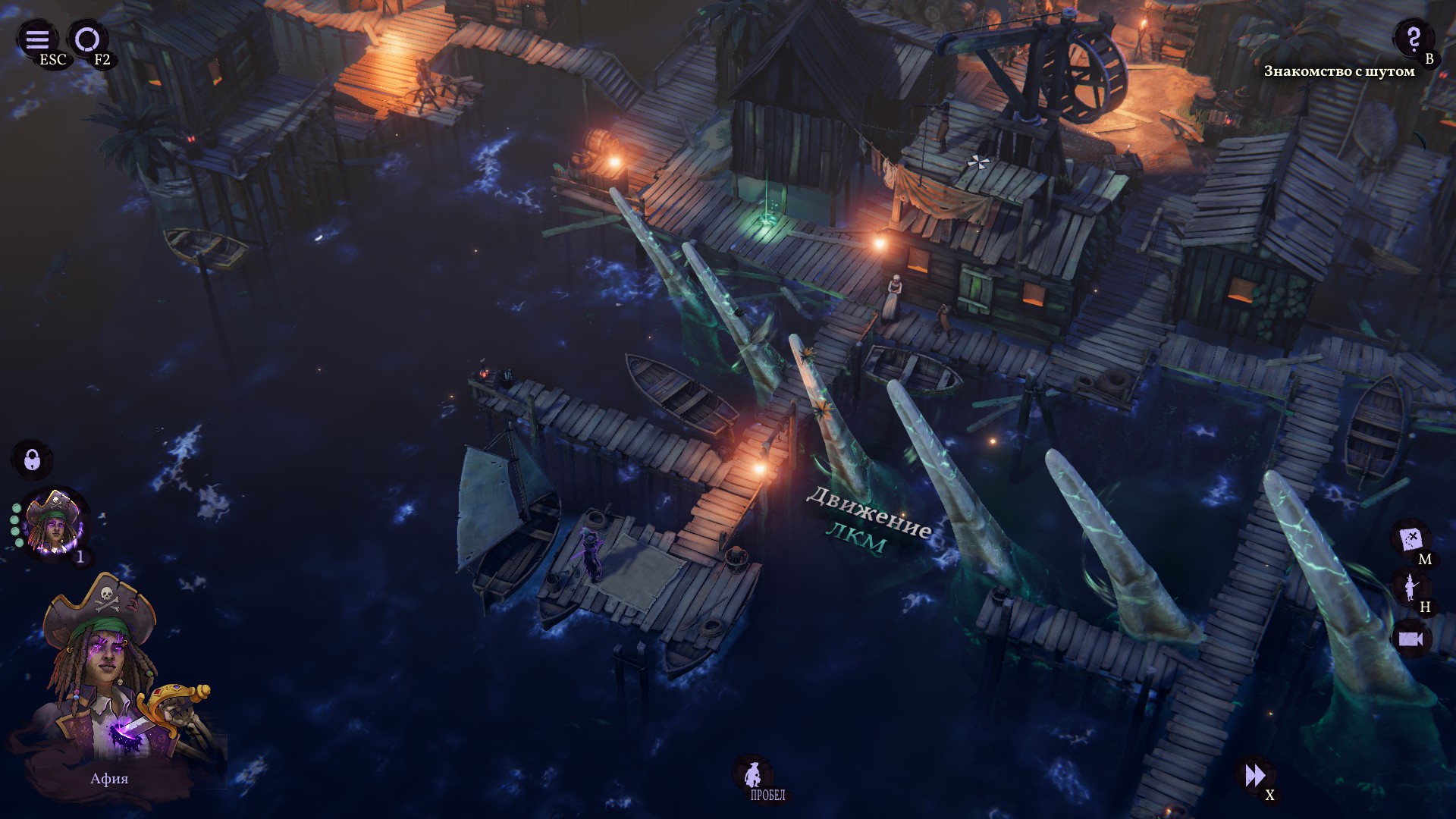Toggle the crouch stance icon
Screen dimensions: 1456x819
752,773
